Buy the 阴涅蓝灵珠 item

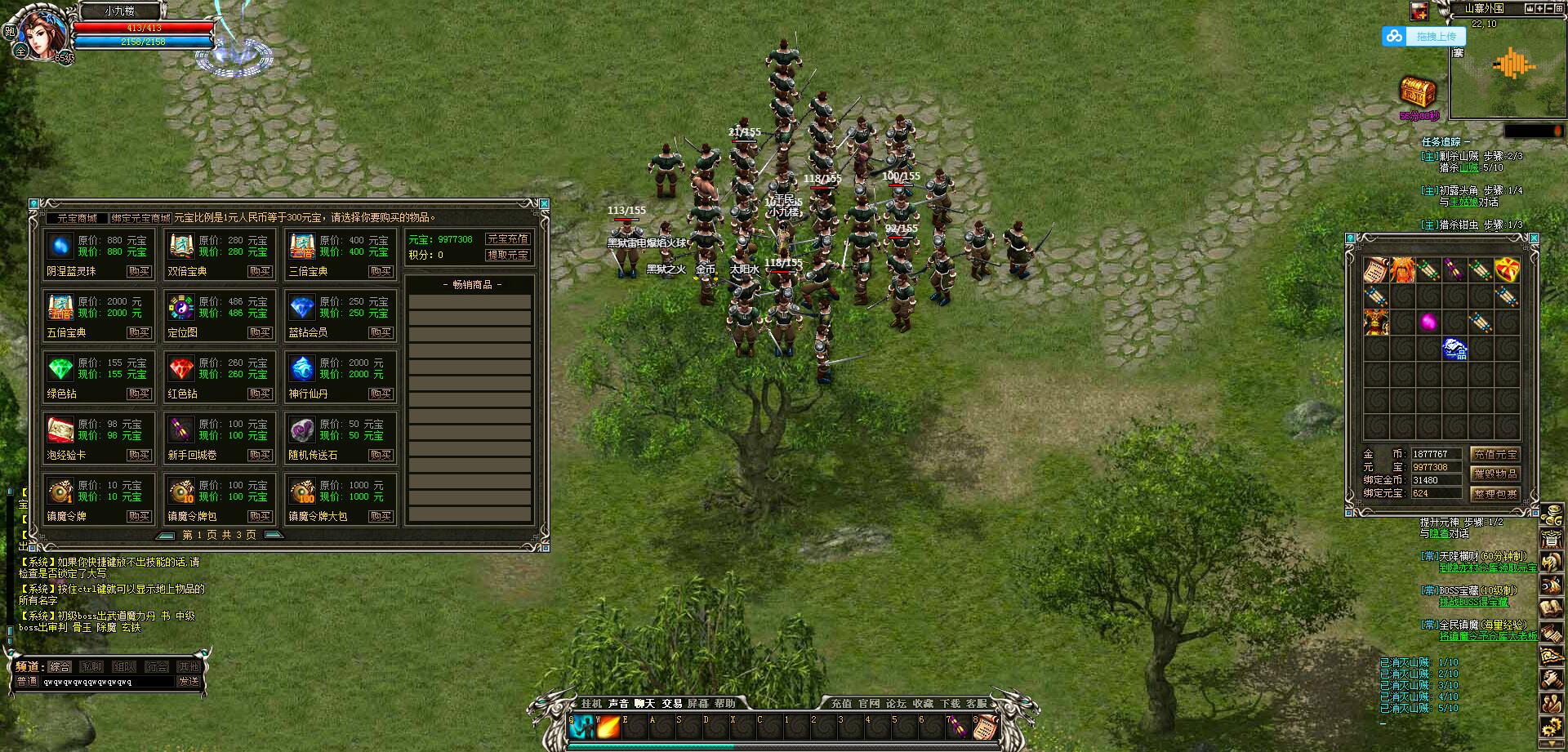pyautogui.click(x=139, y=271)
